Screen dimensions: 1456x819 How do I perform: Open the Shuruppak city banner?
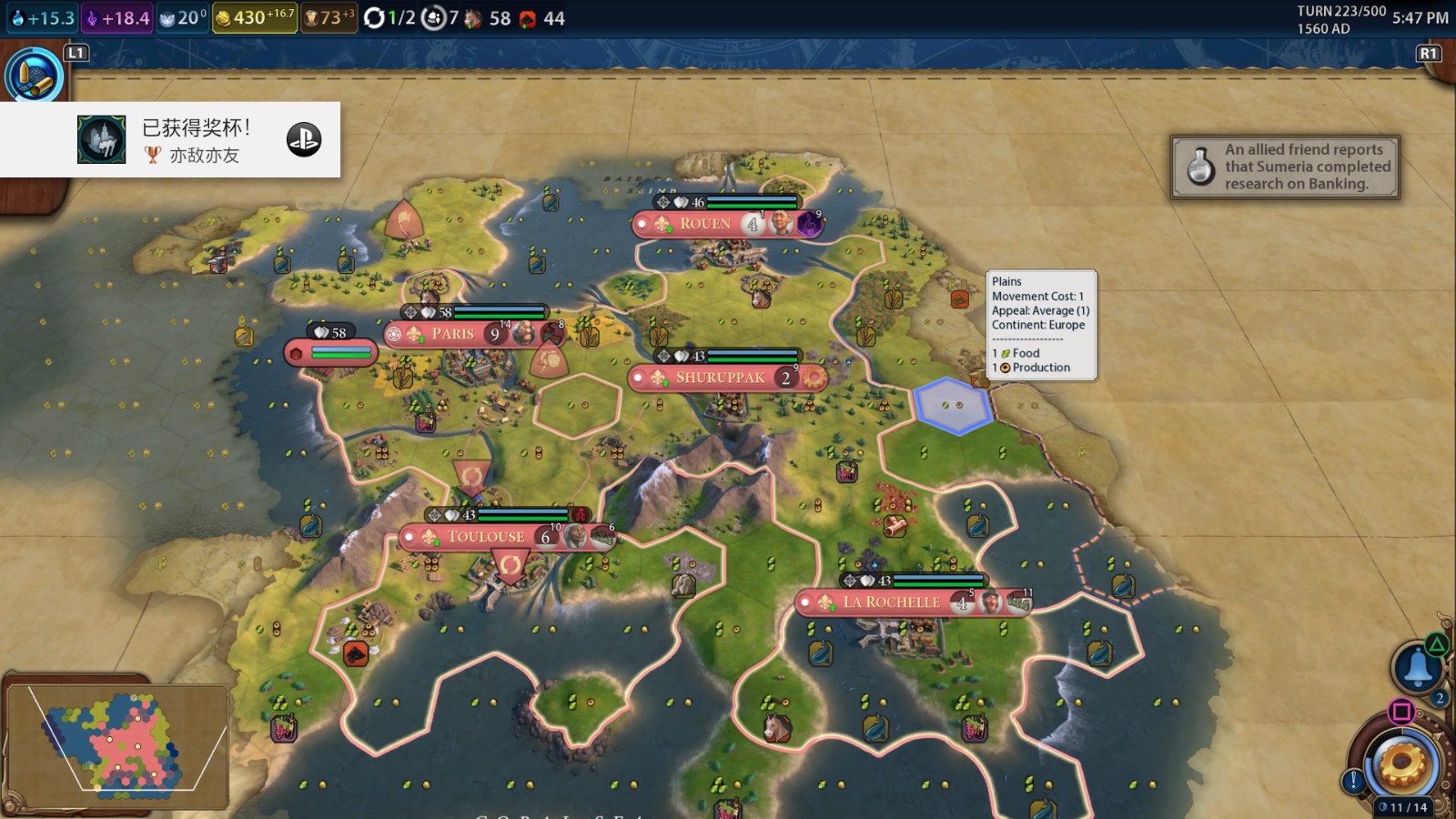point(720,378)
